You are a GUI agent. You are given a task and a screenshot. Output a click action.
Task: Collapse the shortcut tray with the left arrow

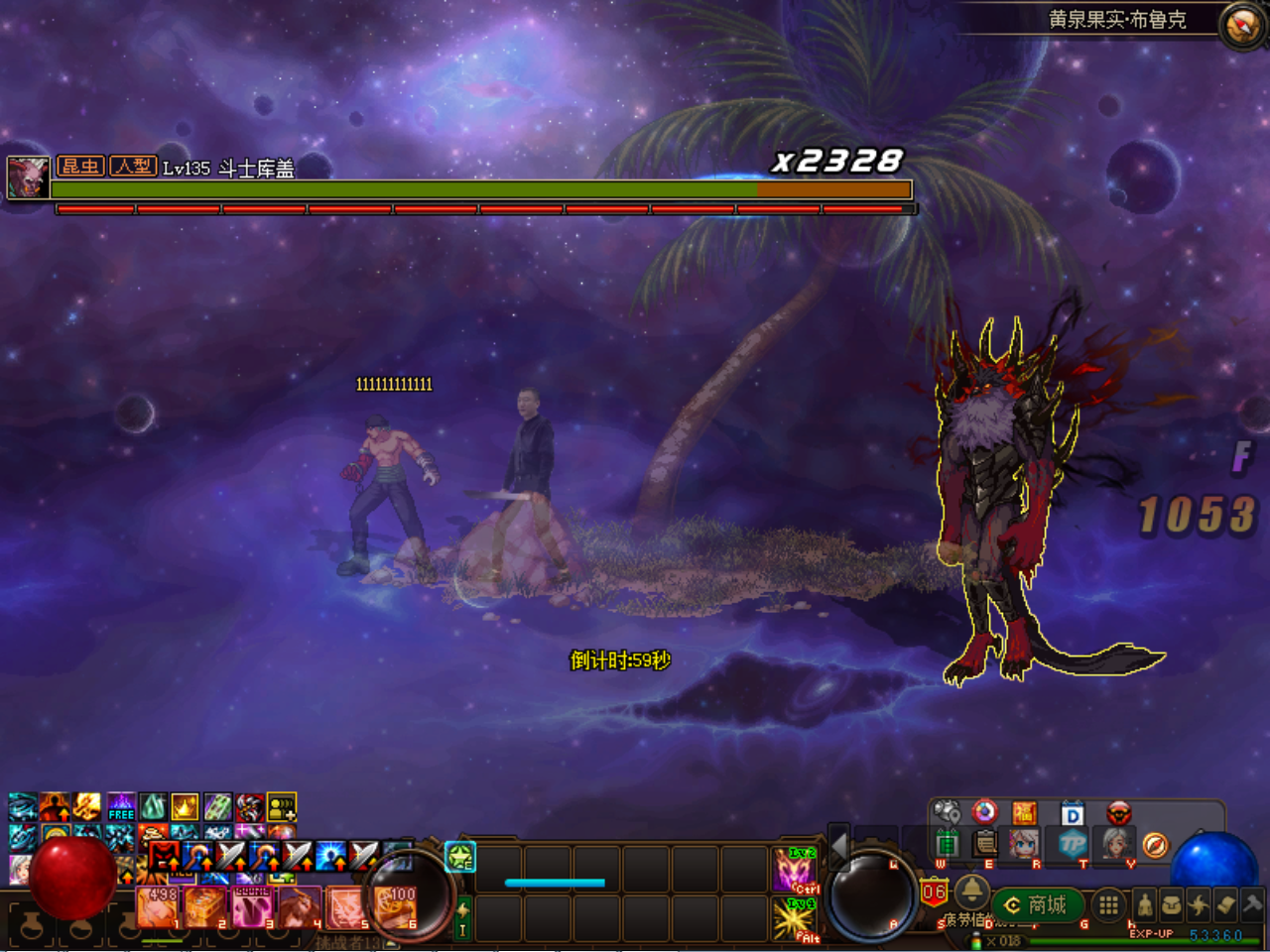click(839, 853)
